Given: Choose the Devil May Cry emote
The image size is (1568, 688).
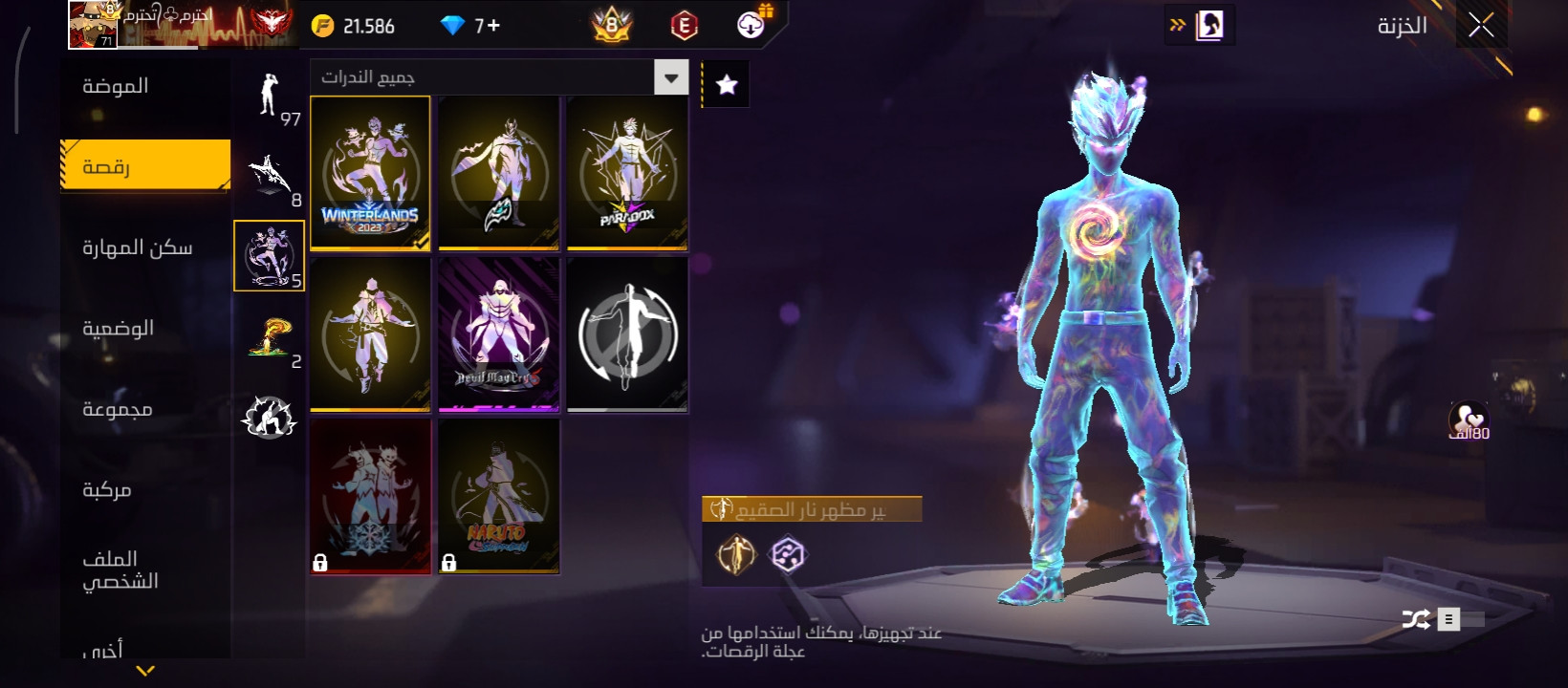Looking at the screenshot, I should tap(498, 334).
